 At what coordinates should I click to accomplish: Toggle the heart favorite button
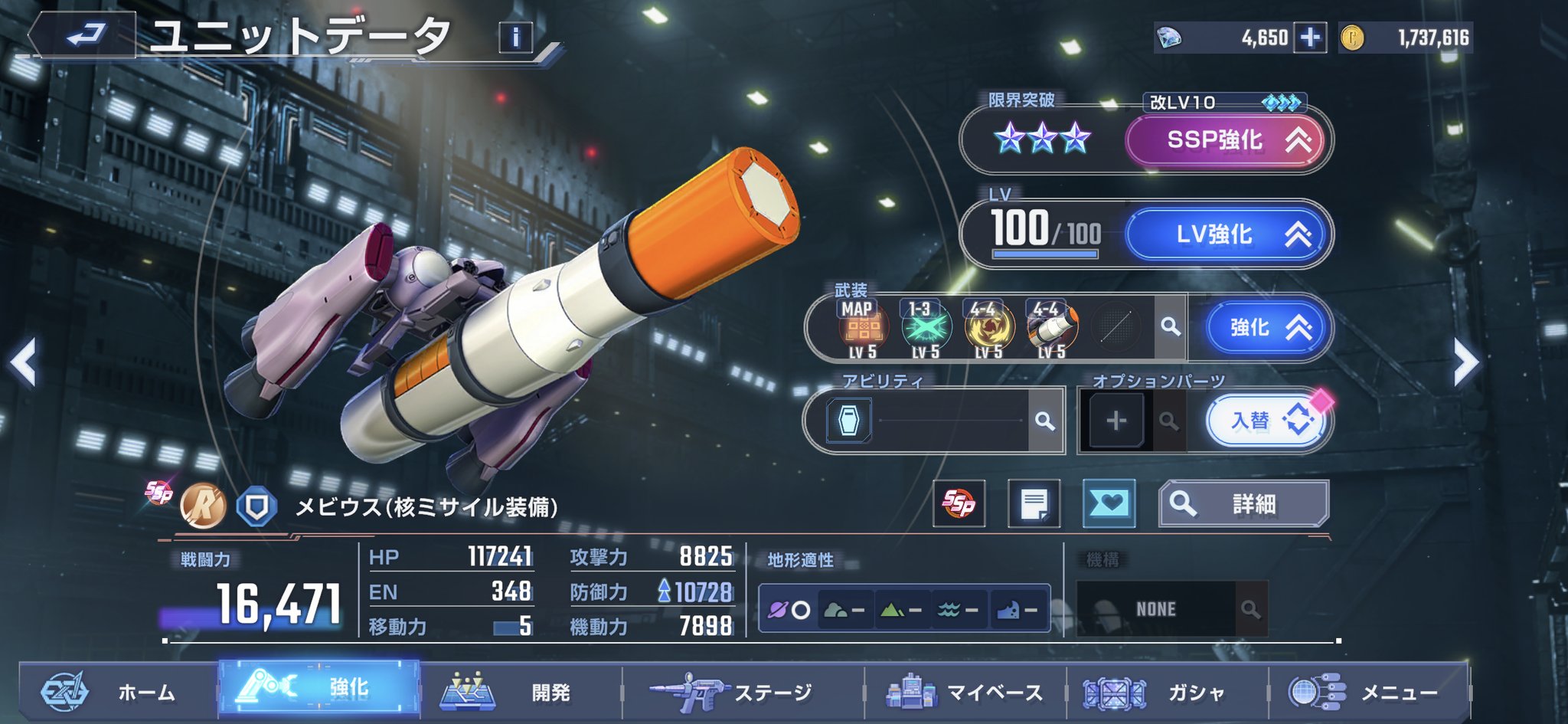coord(1109,504)
